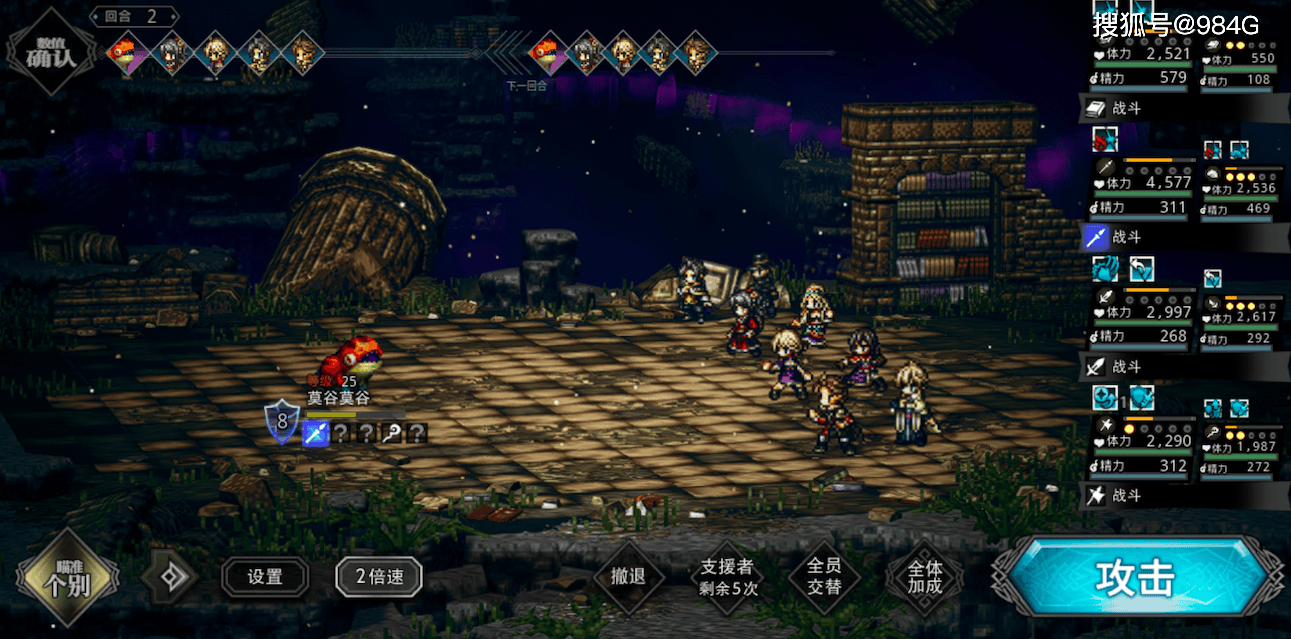
Task: Toggle the 瞄准 个别 targeting mode
Action: (x=68, y=577)
